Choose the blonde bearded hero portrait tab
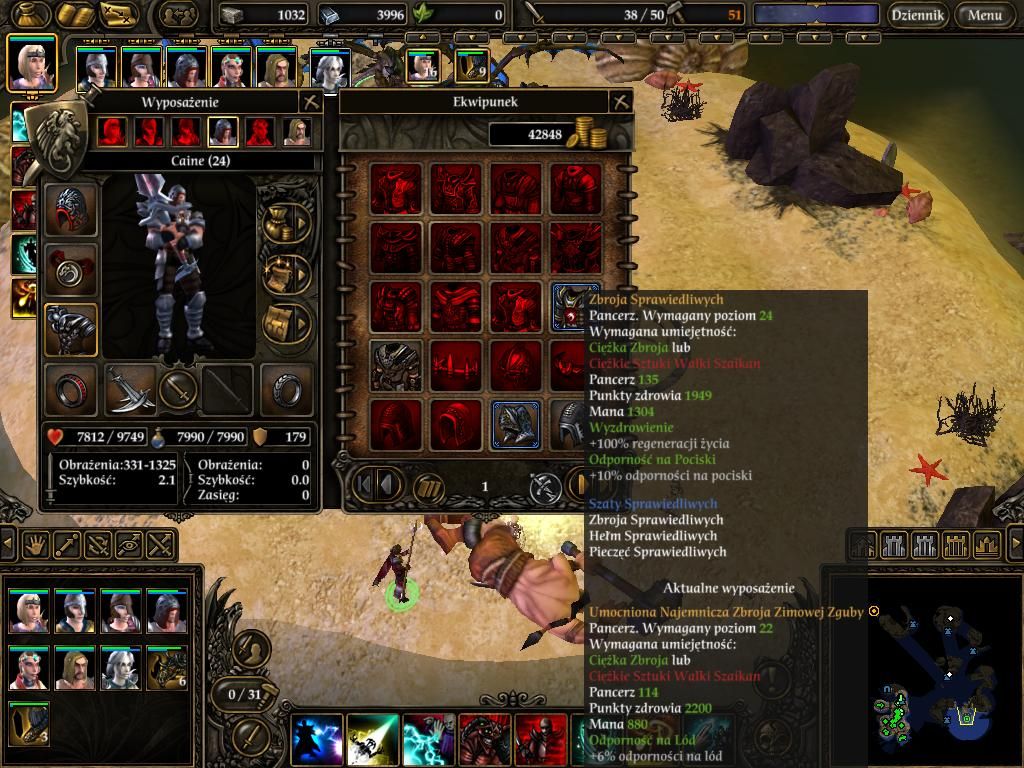This screenshot has height=768, width=1024. [297, 132]
